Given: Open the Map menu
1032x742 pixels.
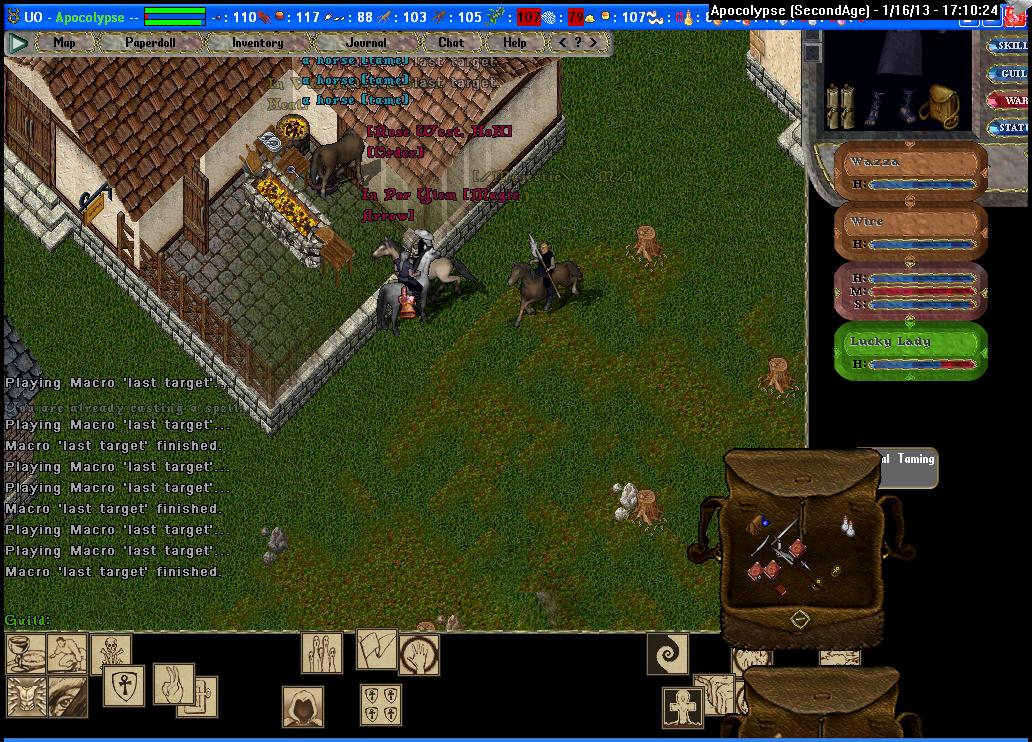Looking at the screenshot, I should pyautogui.click(x=65, y=43).
